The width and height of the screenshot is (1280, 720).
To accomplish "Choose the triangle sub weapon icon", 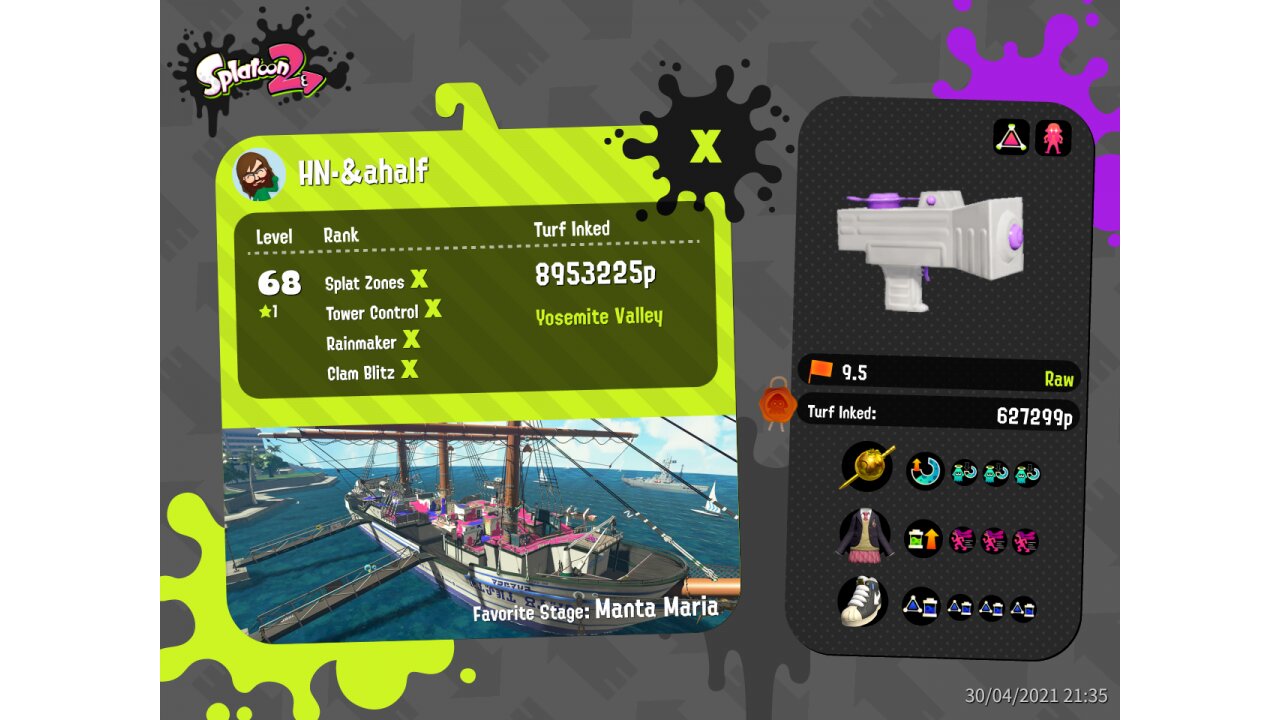I will coord(1011,137).
